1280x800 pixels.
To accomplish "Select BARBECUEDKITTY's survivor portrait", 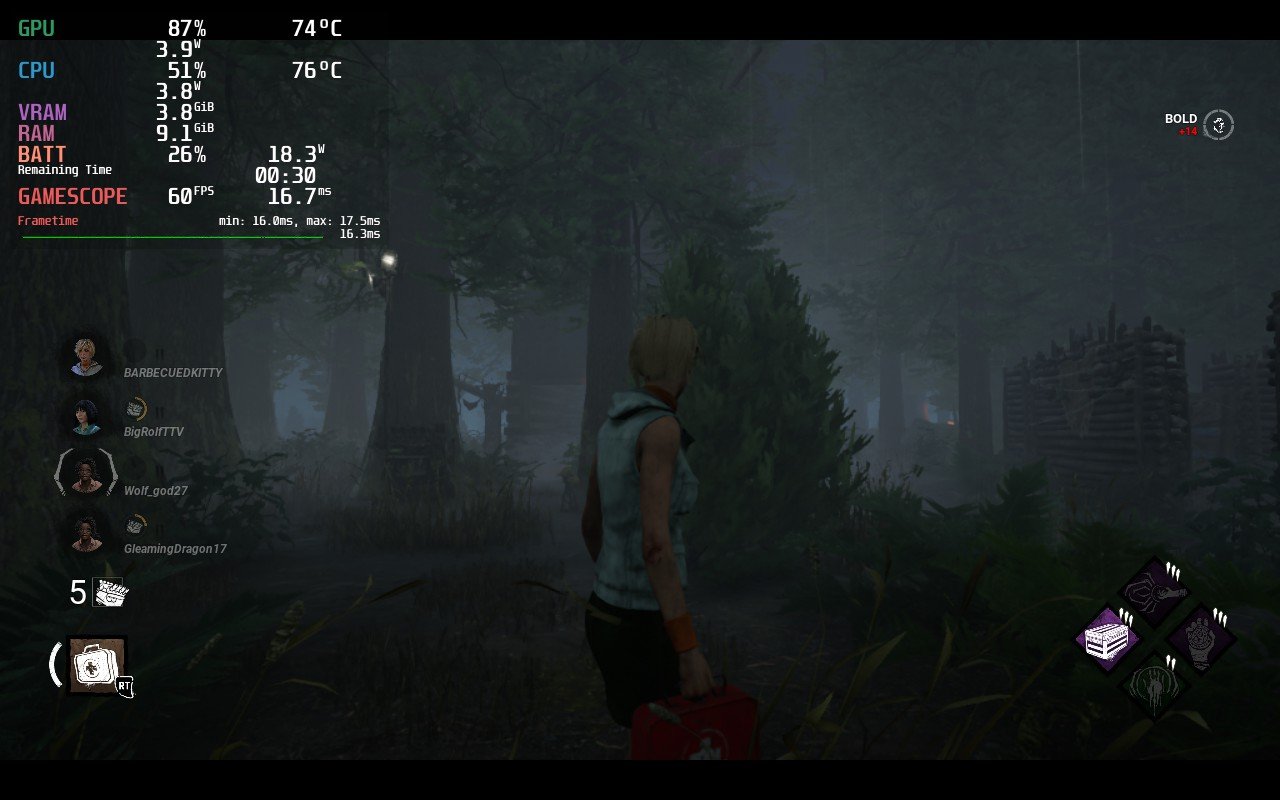I will 86,356.
